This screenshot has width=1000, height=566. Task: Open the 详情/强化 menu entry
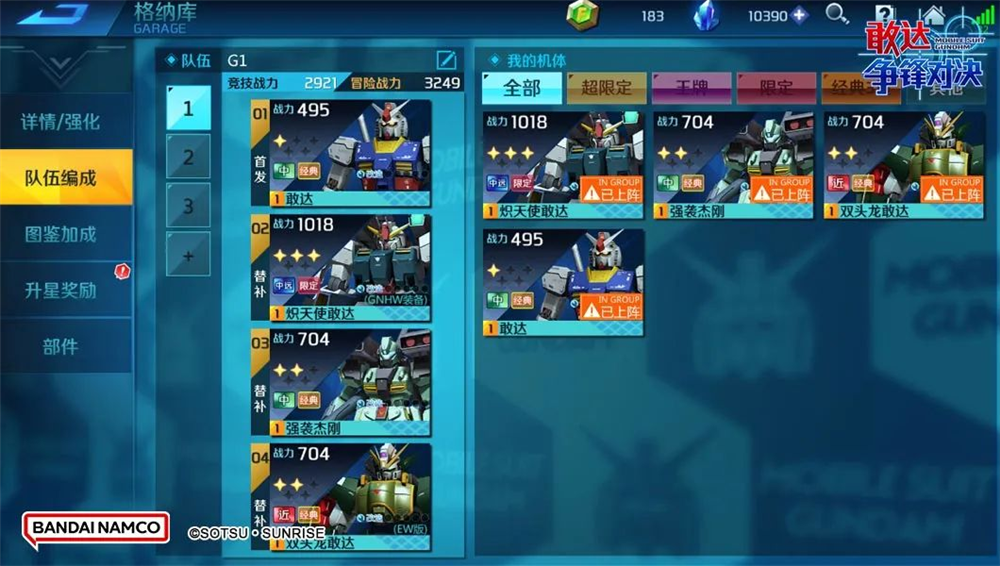tap(61, 122)
